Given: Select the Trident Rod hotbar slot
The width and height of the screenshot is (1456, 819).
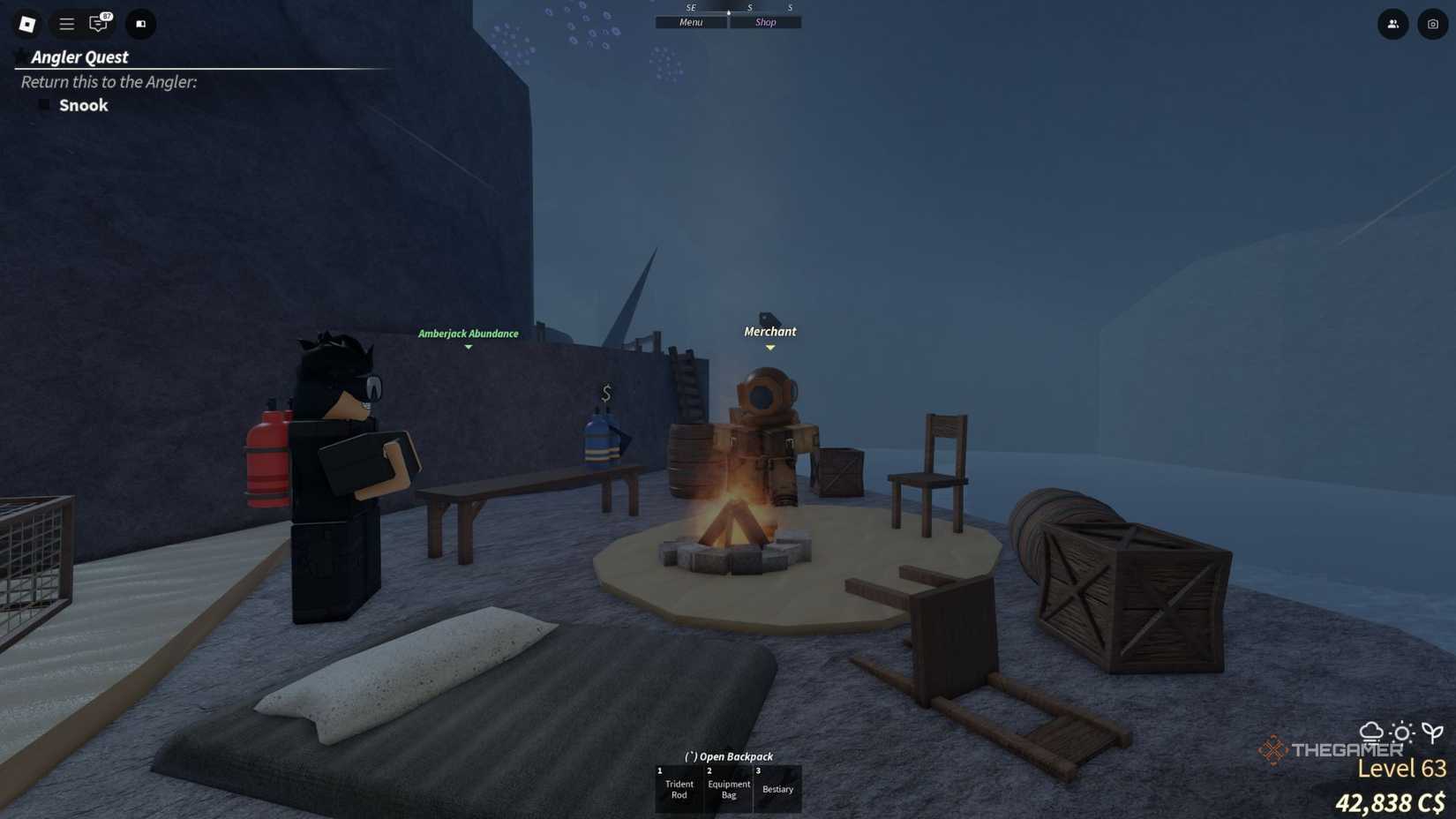Looking at the screenshot, I should (x=678, y=788).
